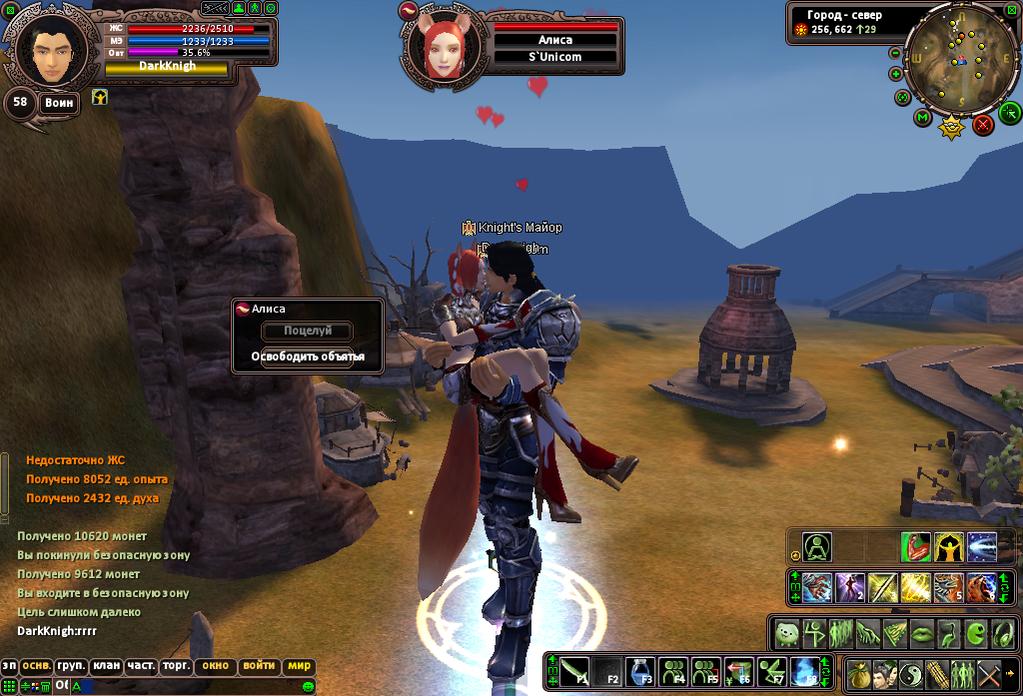Select the green lips kiss emote icon
The height and width of the screenshot is (696, 1023).
click(x=922, y=633)
